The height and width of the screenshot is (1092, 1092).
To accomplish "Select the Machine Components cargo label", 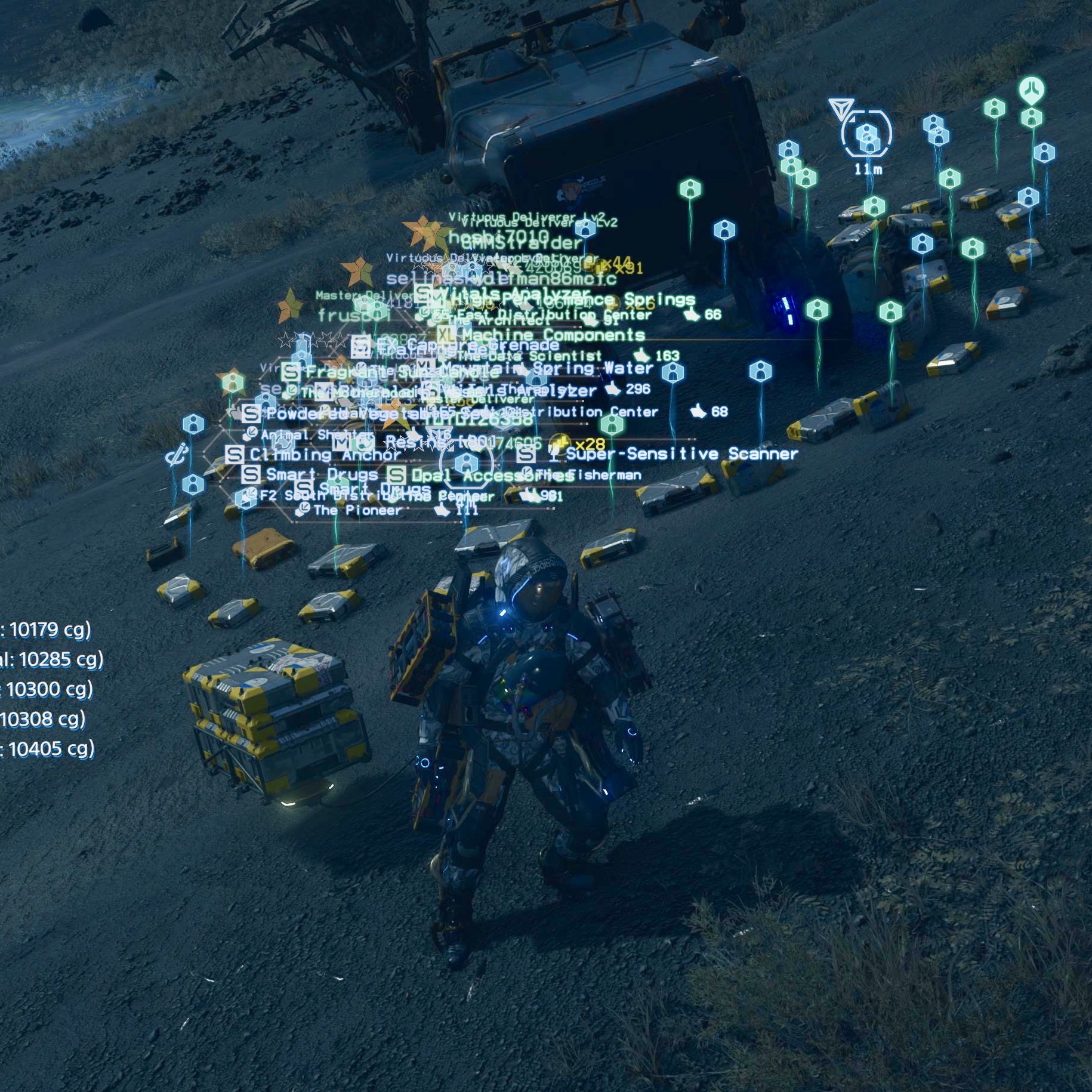I will (553, 335).
